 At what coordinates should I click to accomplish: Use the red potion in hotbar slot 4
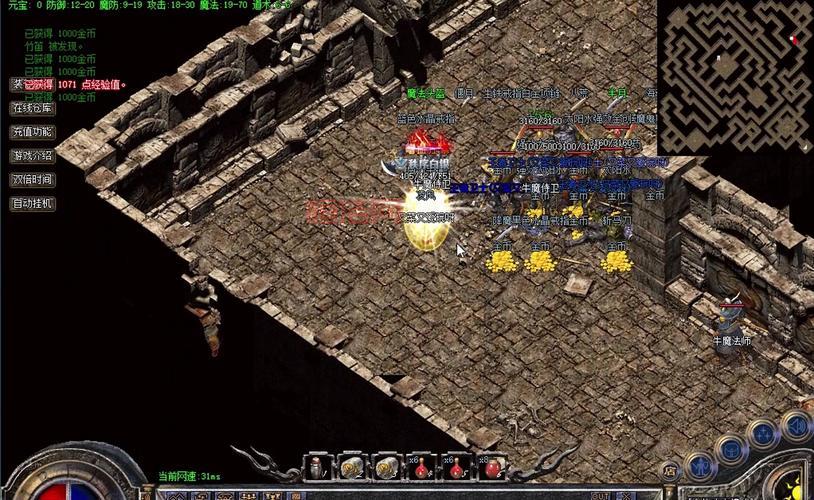pyautogui.click(x=420, y=467)
